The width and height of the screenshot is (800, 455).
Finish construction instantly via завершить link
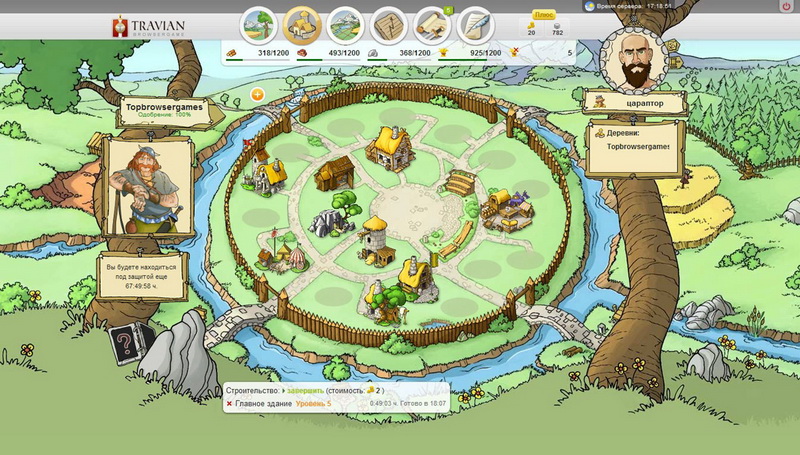[302, 389]
